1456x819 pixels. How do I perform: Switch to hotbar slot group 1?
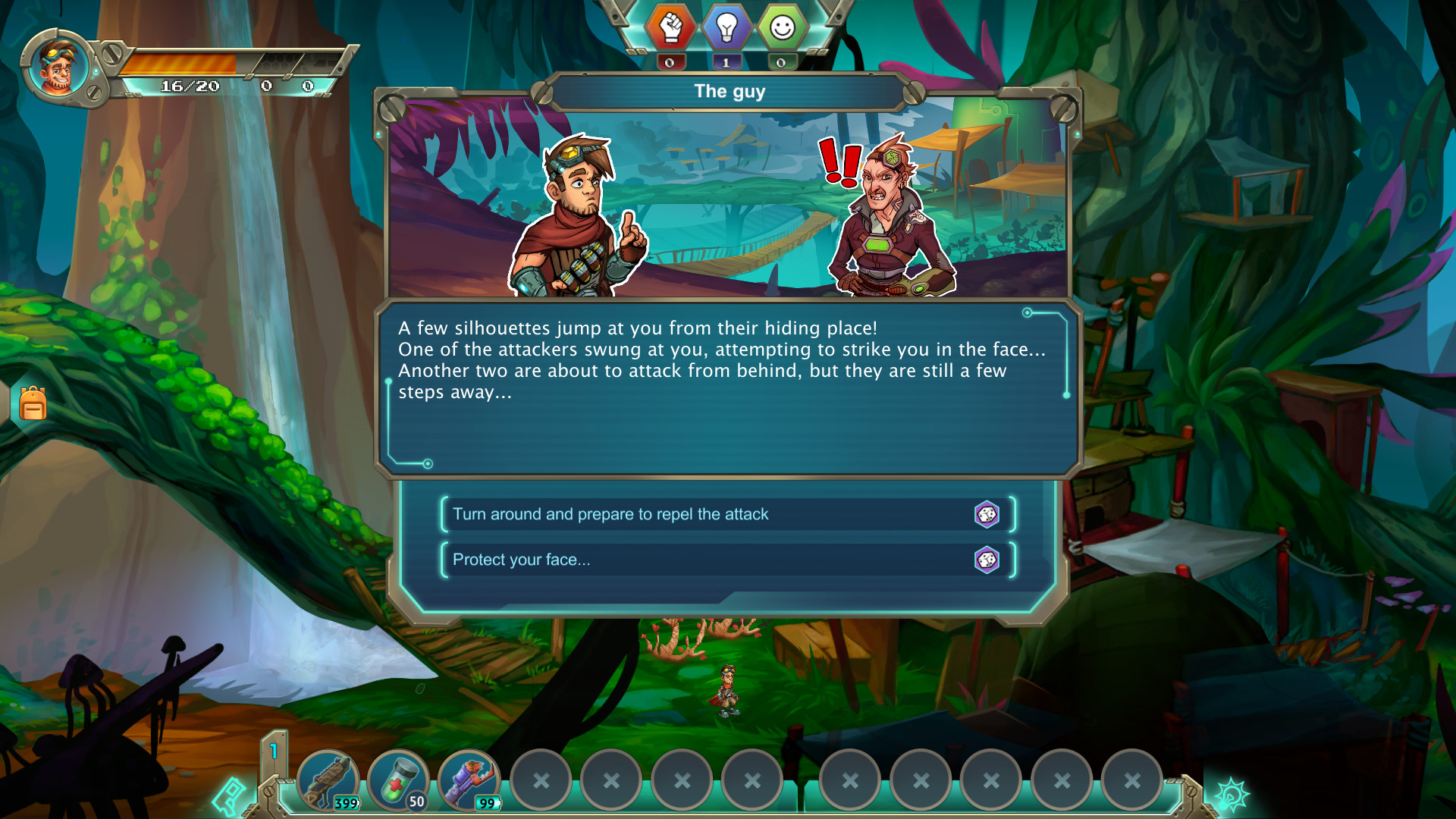275,751
